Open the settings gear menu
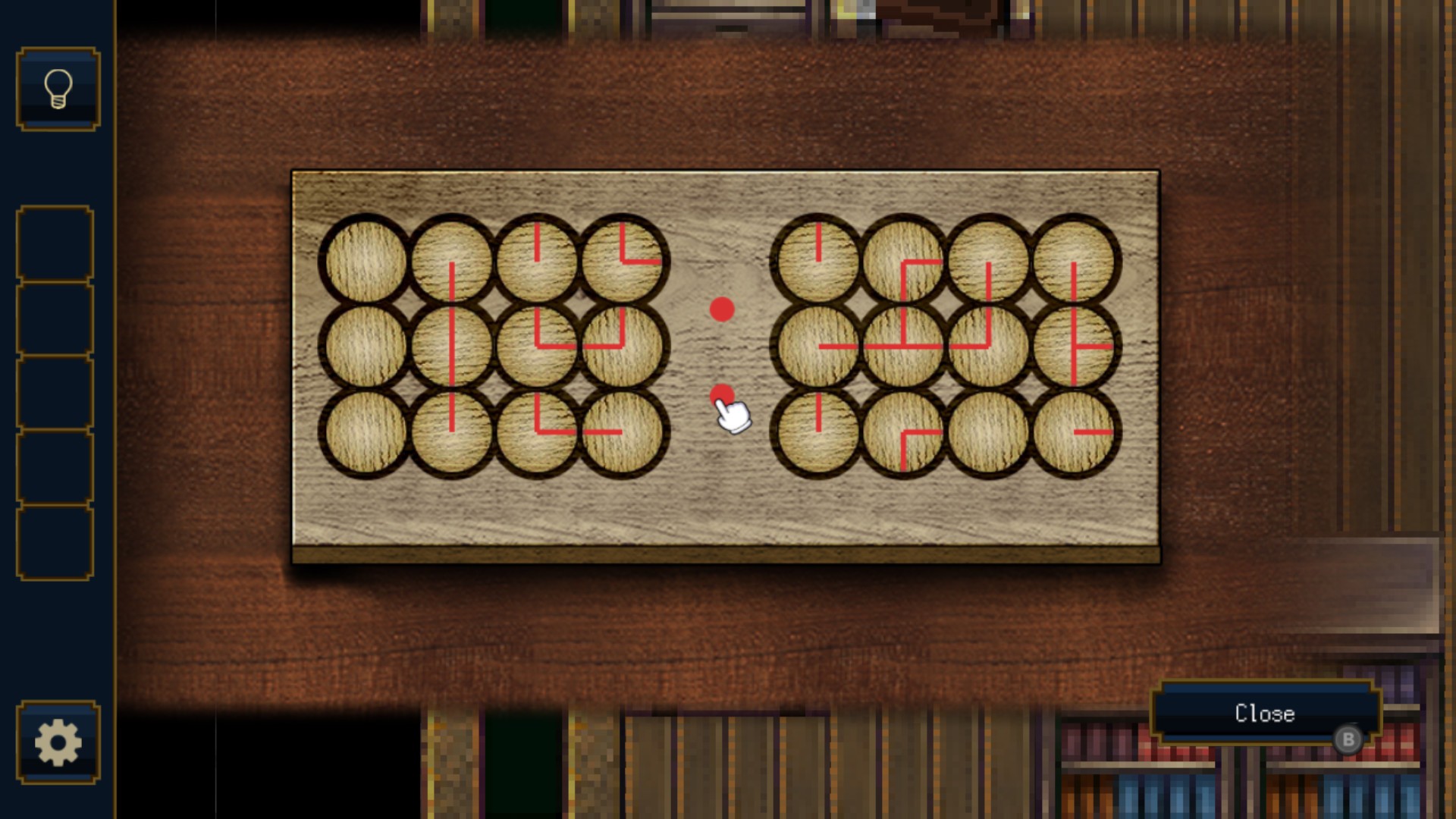 coord(57,743)
